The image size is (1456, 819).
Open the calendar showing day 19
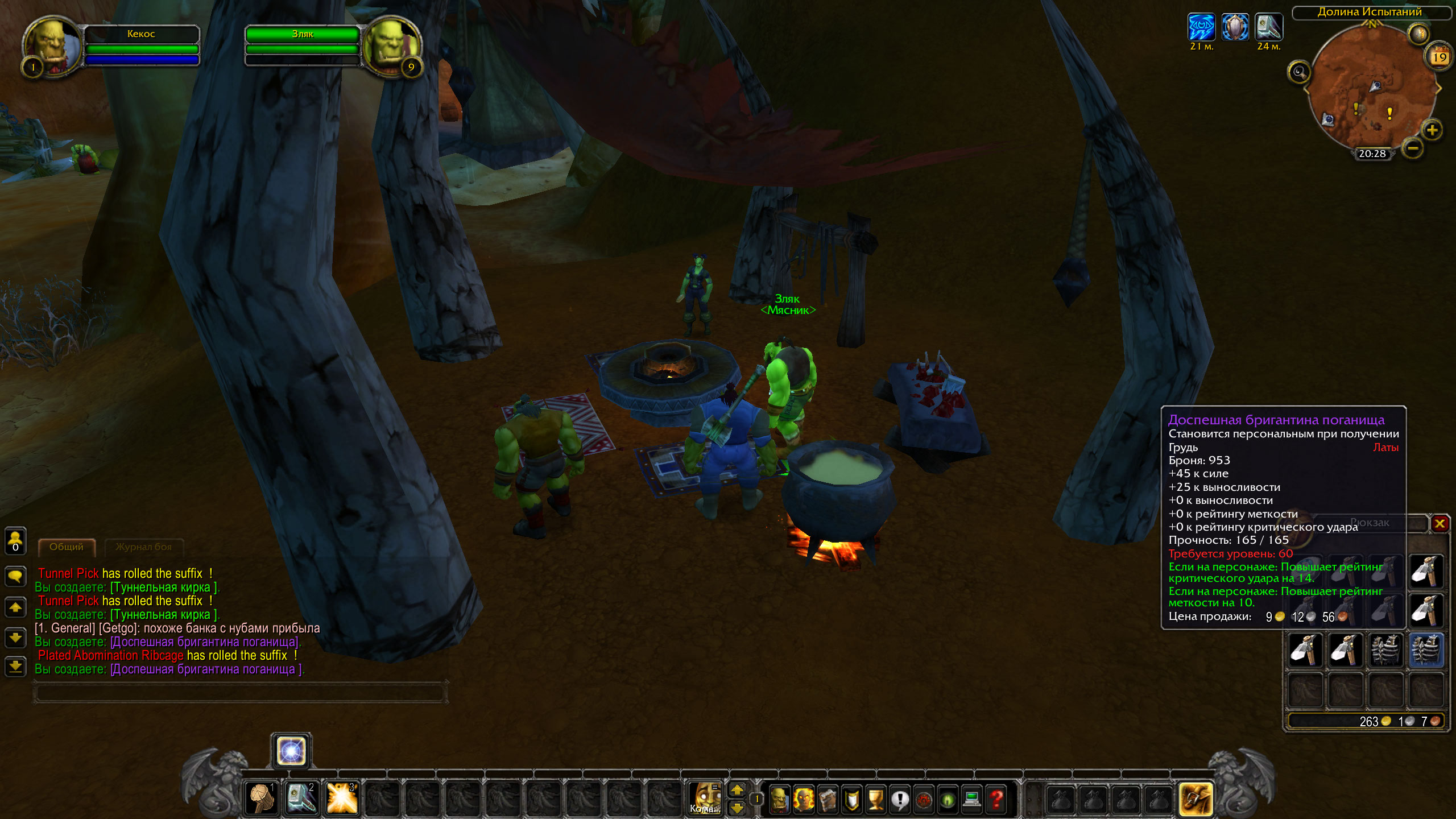coord(1439,57)
